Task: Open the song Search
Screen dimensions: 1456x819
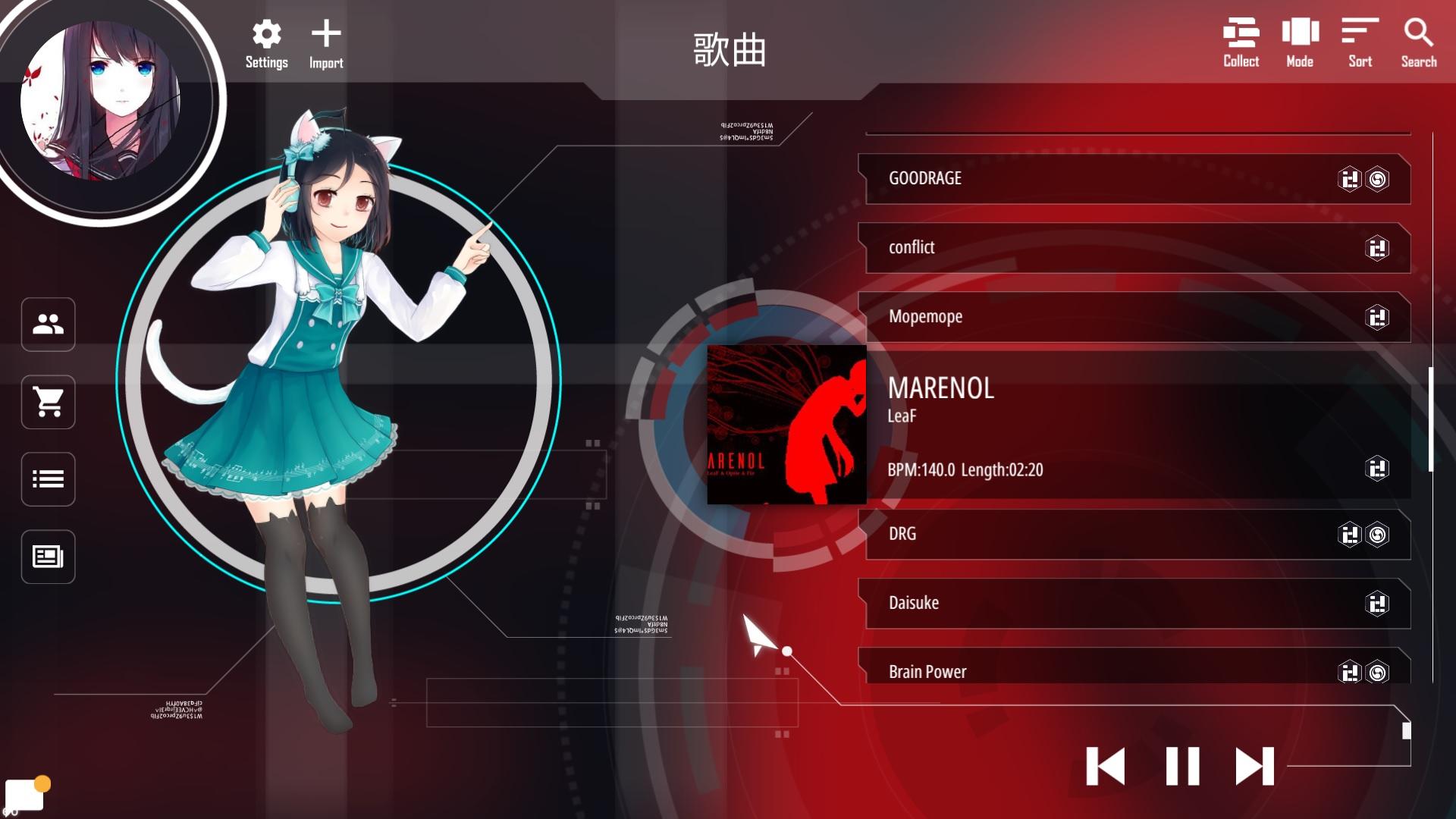Action: pos(1417,34)
